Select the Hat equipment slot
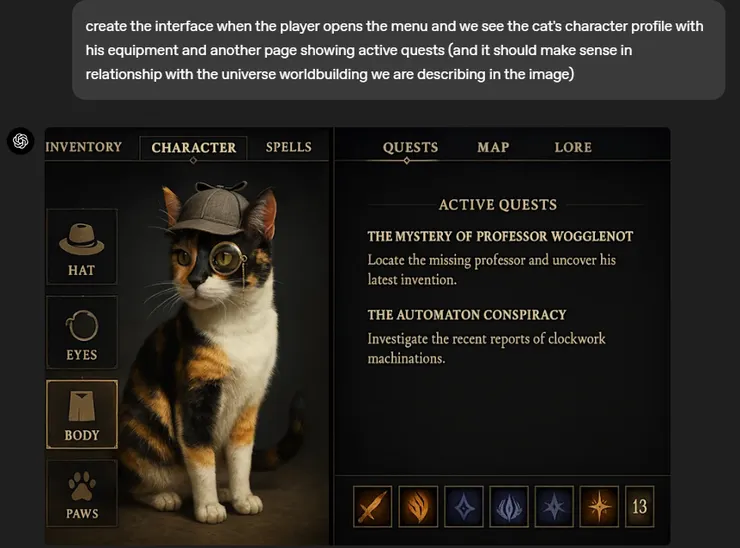Screen dimensions: 740x548 (x=82, y=246)
